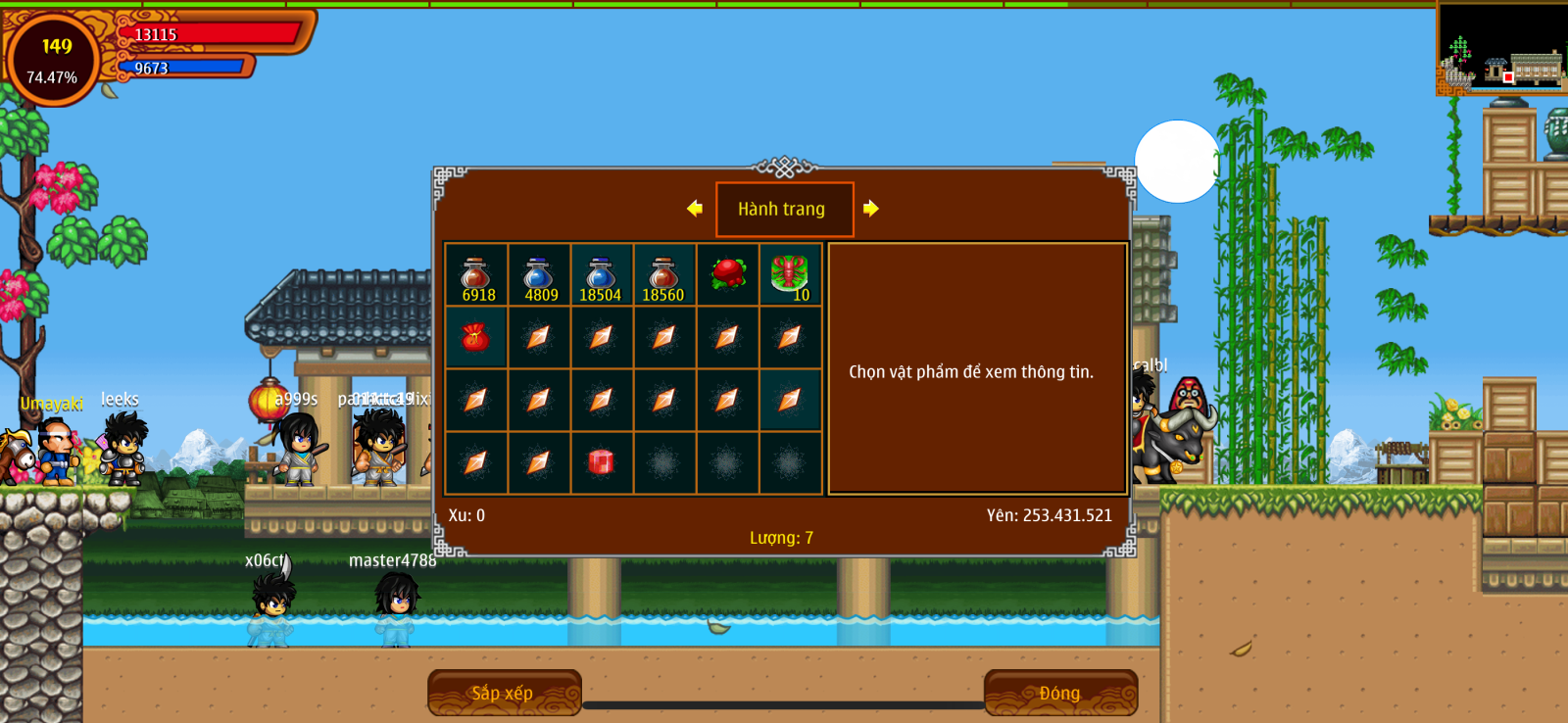Select the red gem cylinder item
The width and height of the screenshot is (1568, 723).
tap(601, 462)
